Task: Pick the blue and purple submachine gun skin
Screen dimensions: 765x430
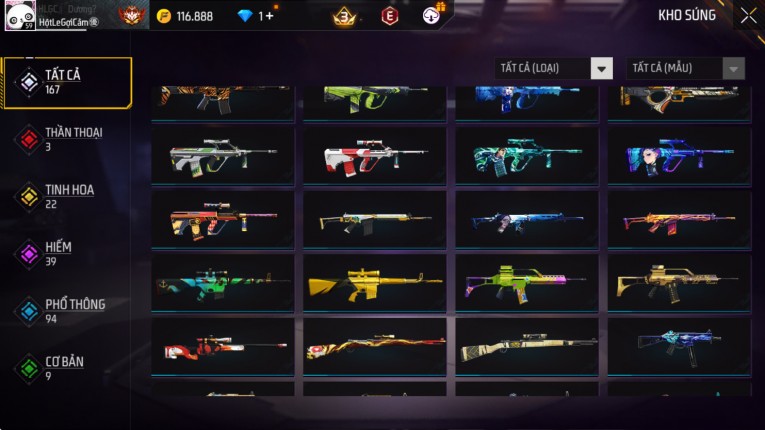Action: 679,347
